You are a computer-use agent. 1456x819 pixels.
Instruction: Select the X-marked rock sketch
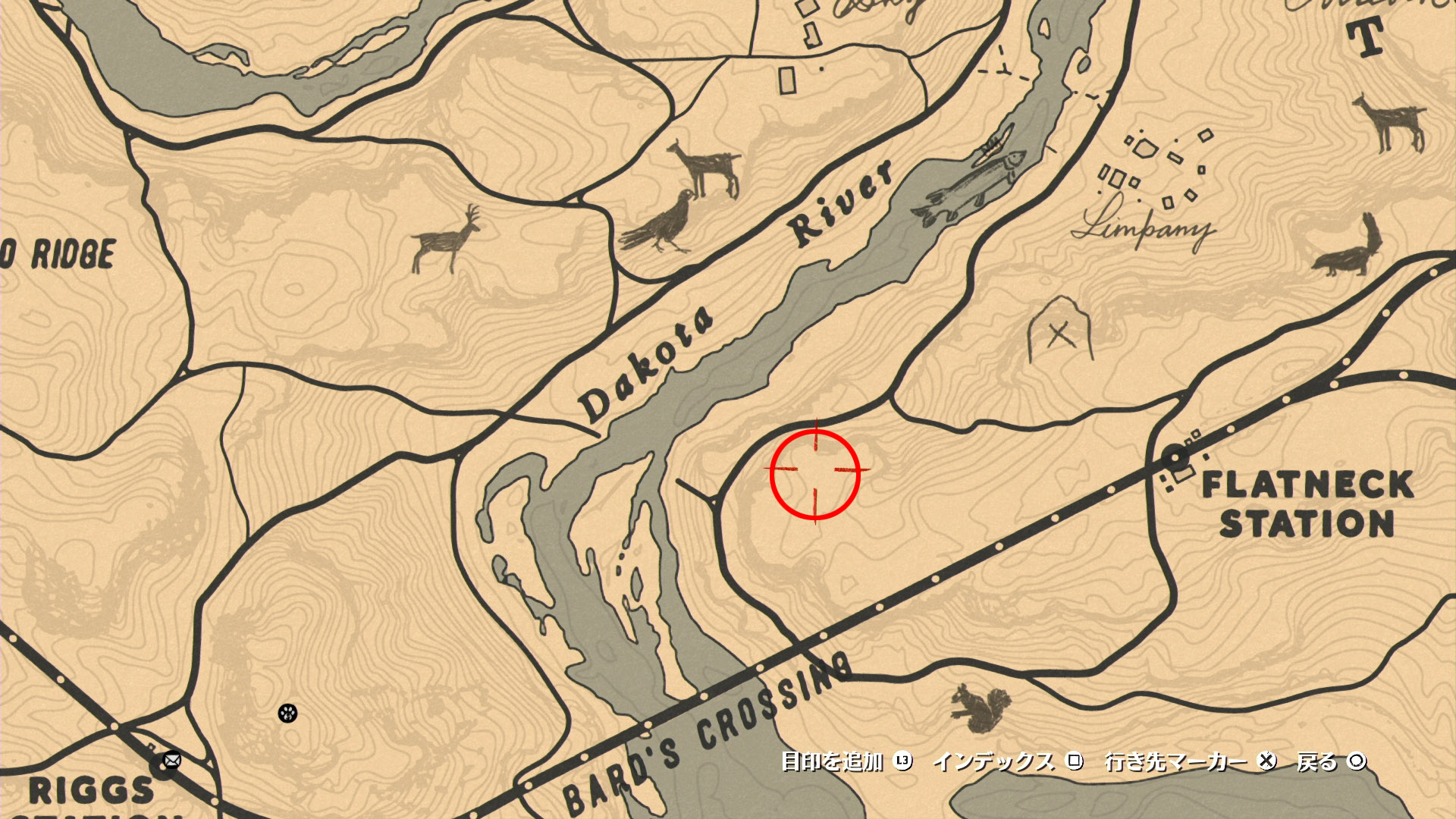click(1059, 332)
